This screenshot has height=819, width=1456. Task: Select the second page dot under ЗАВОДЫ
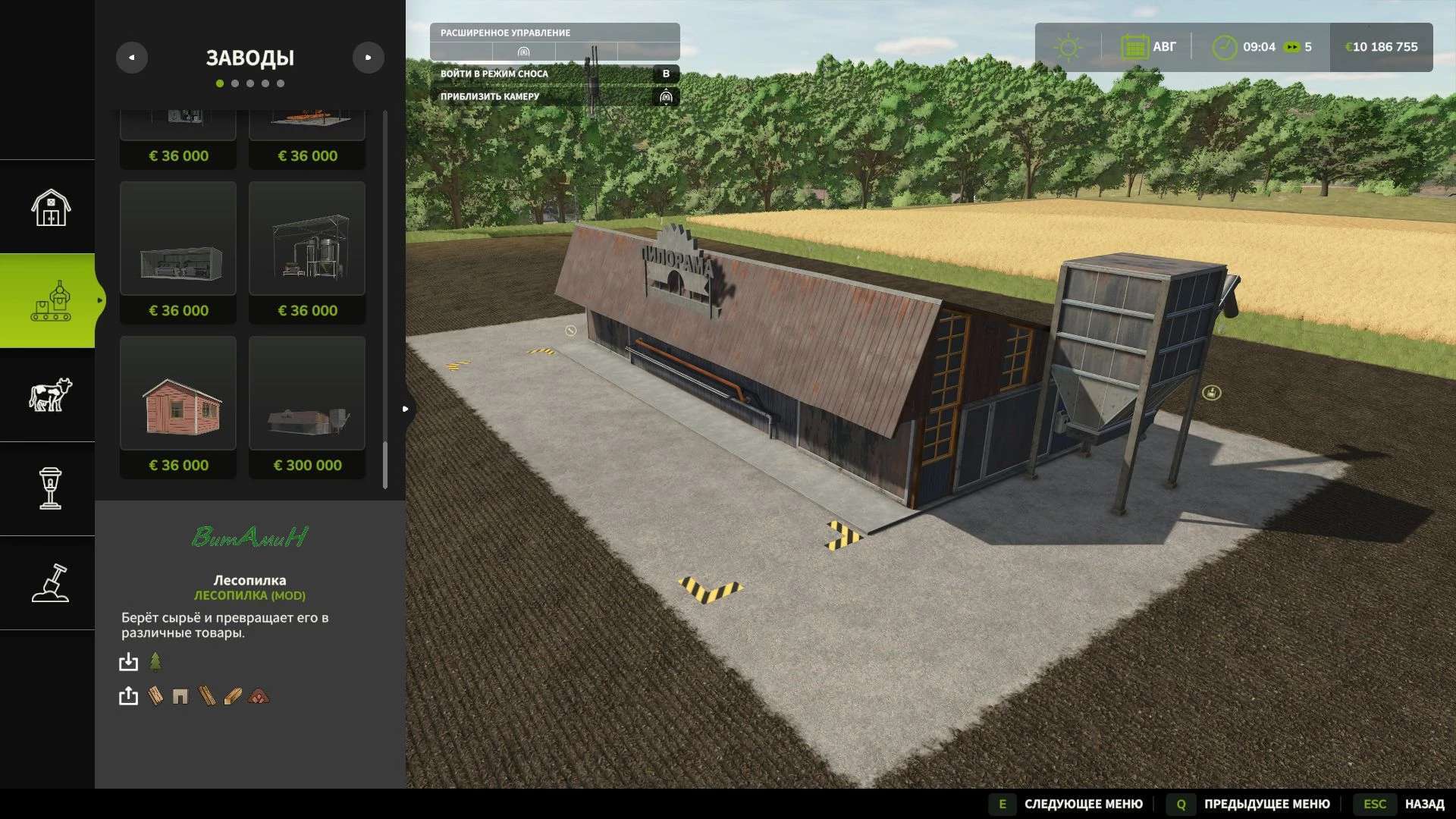click(236, 83)
